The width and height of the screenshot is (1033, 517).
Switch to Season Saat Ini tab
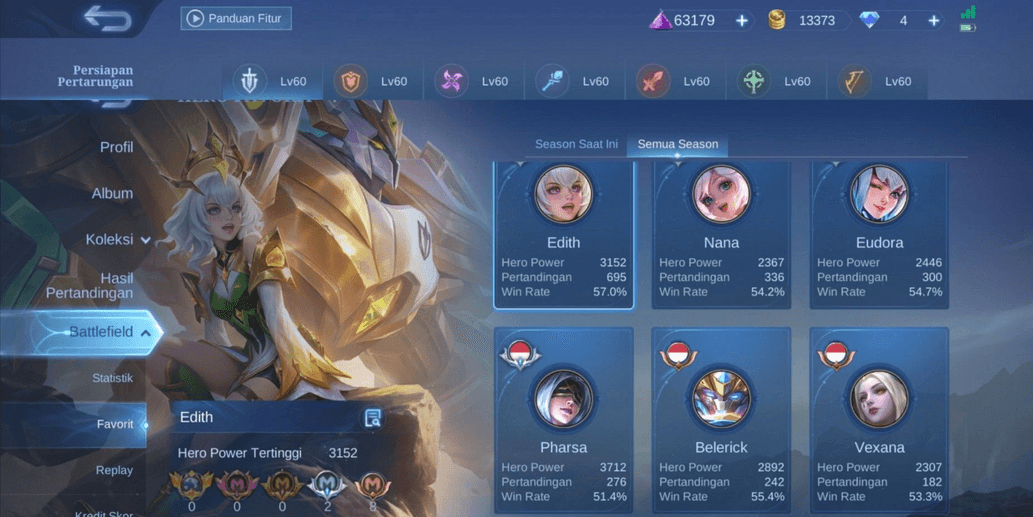coord(576,144)
